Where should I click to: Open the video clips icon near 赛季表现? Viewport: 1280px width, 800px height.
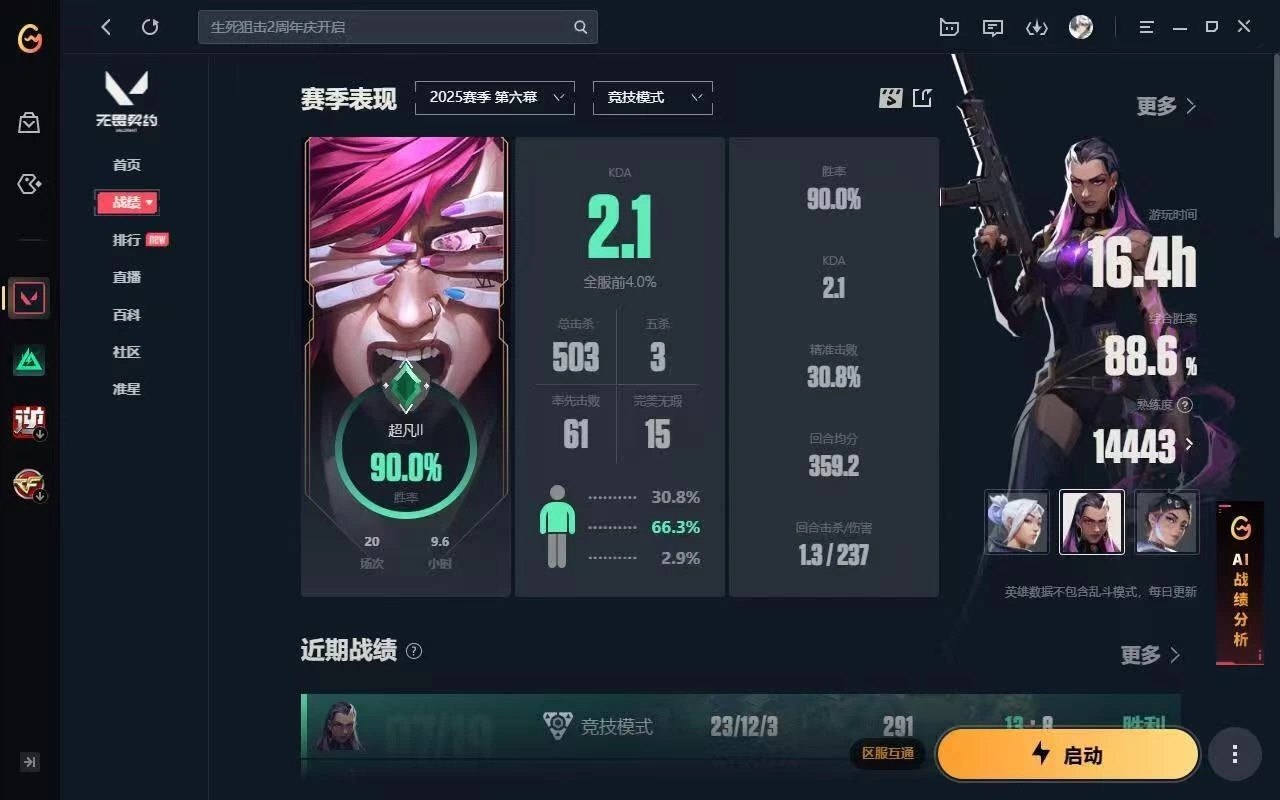(889, 97)
